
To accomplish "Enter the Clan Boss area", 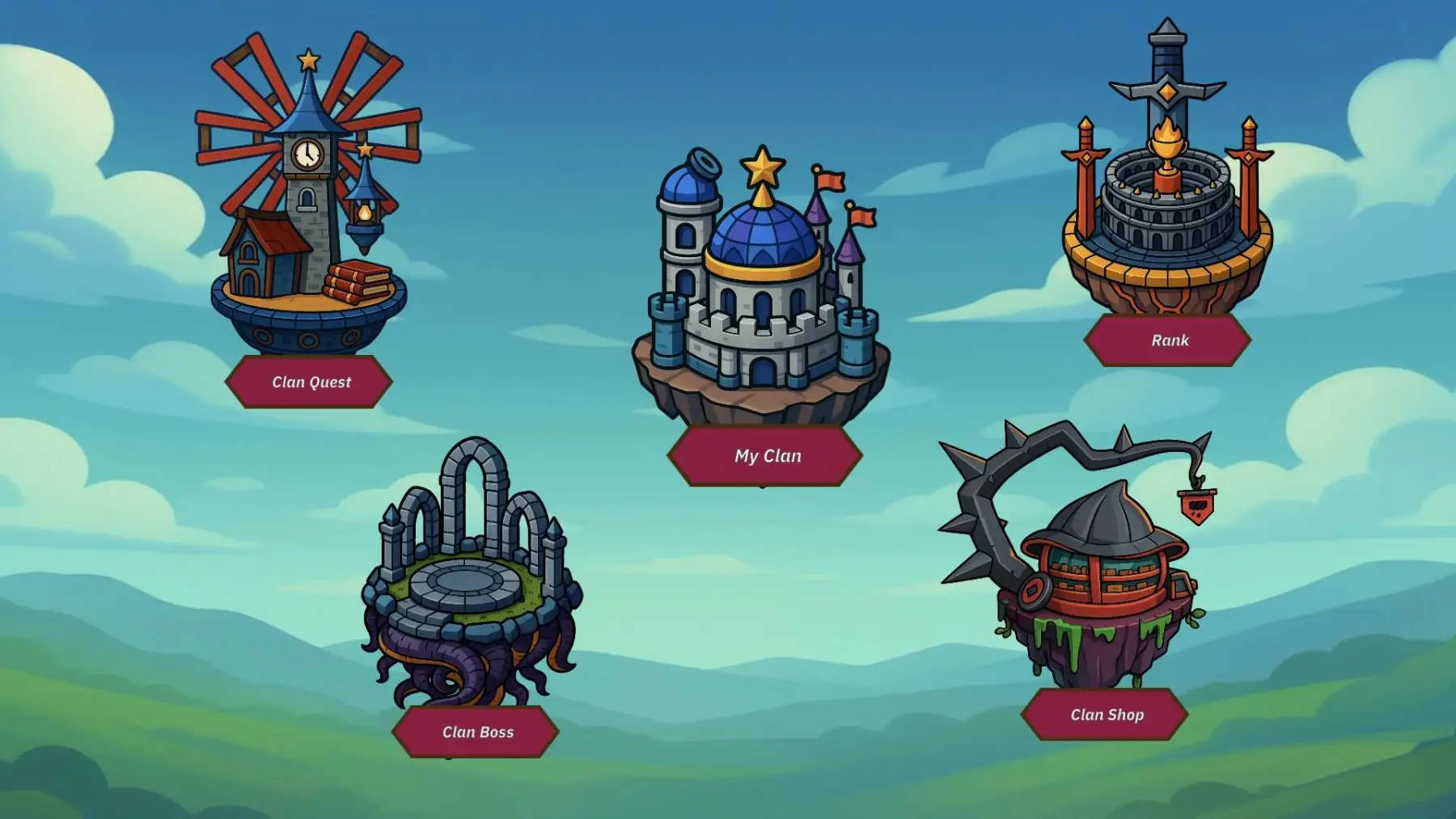I will [476, 732].
